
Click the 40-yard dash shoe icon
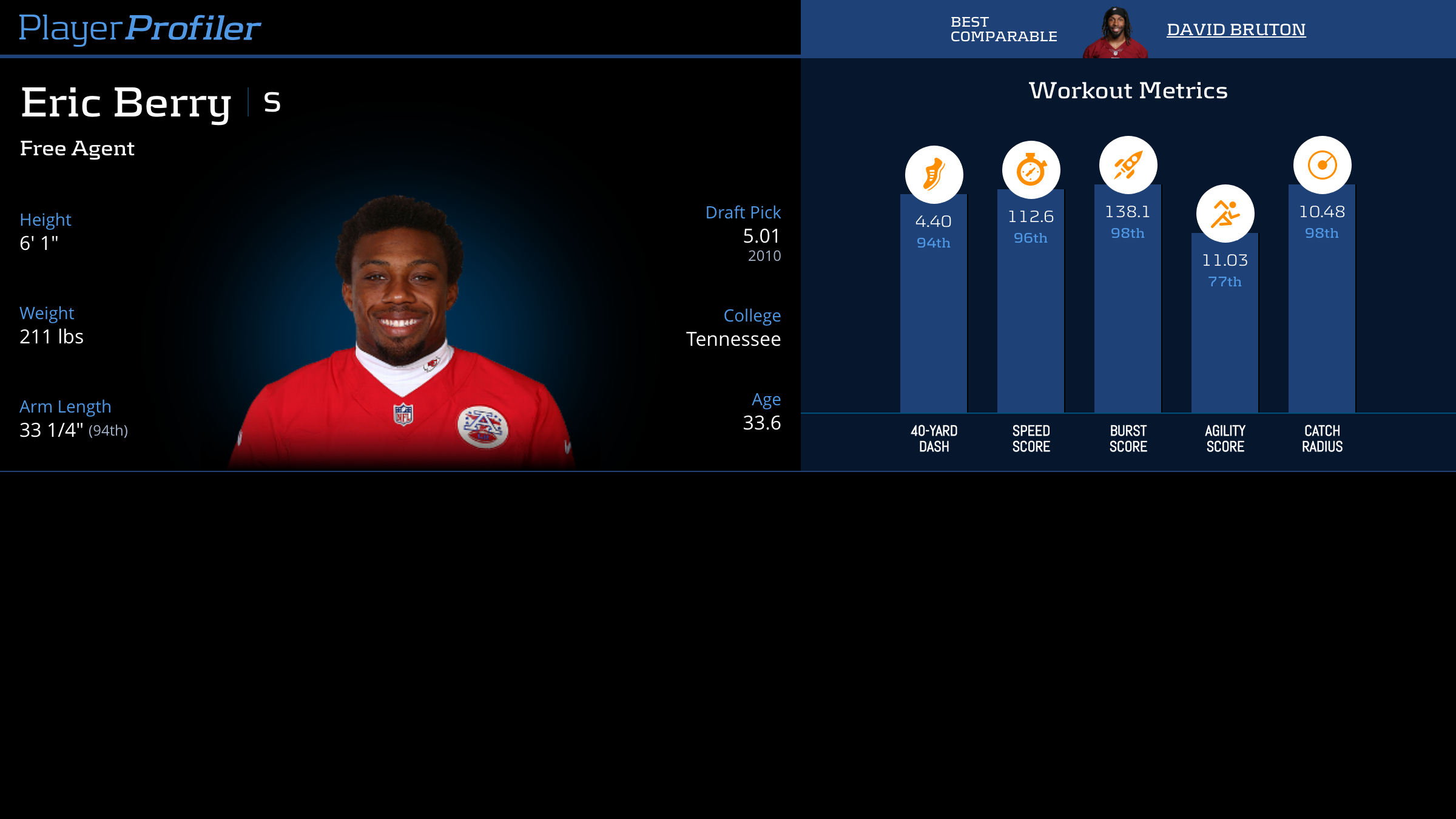[x=934, y=175]
